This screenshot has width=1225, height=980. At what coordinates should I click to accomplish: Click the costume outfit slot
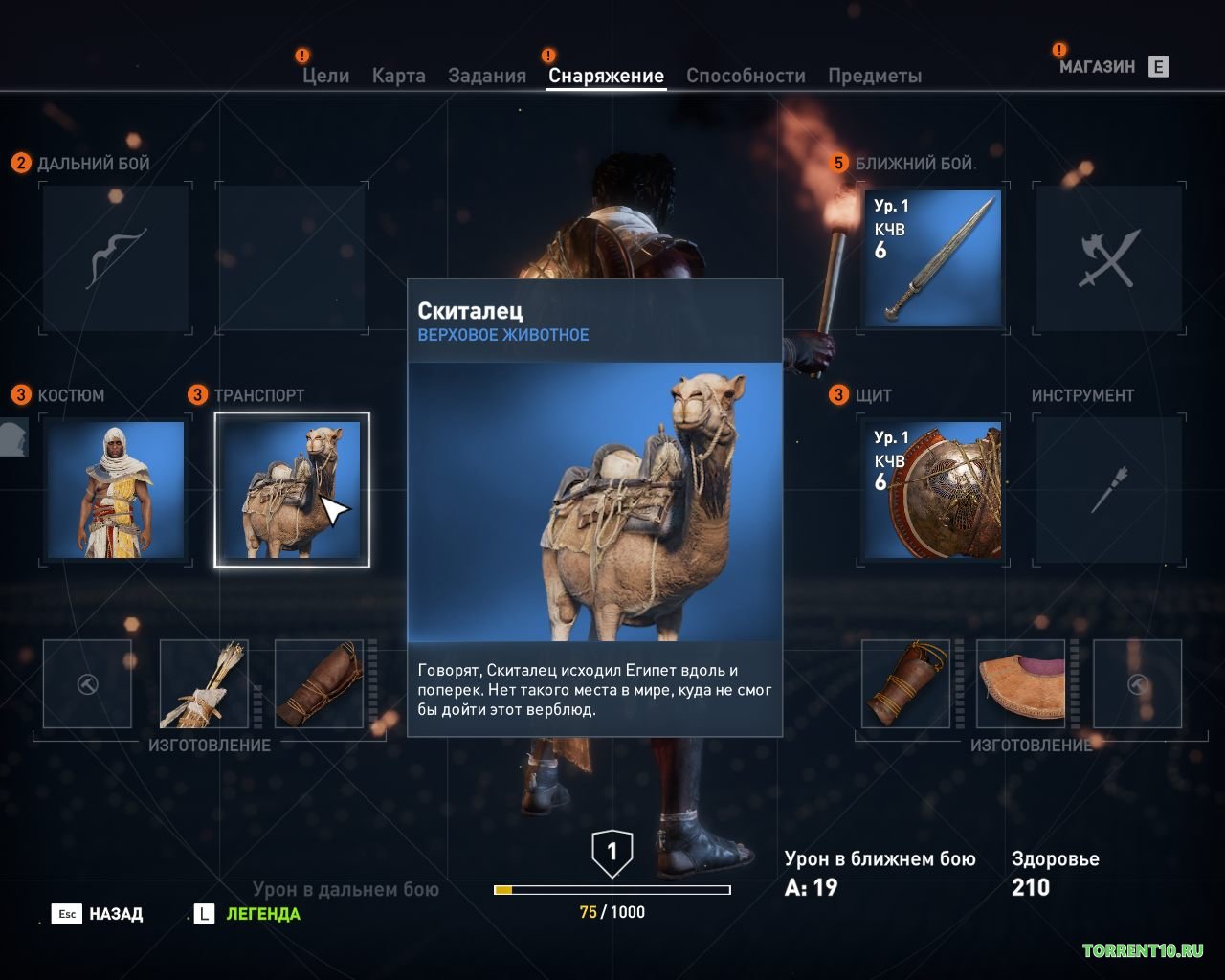pyautogui.click(x=116, y=490)
